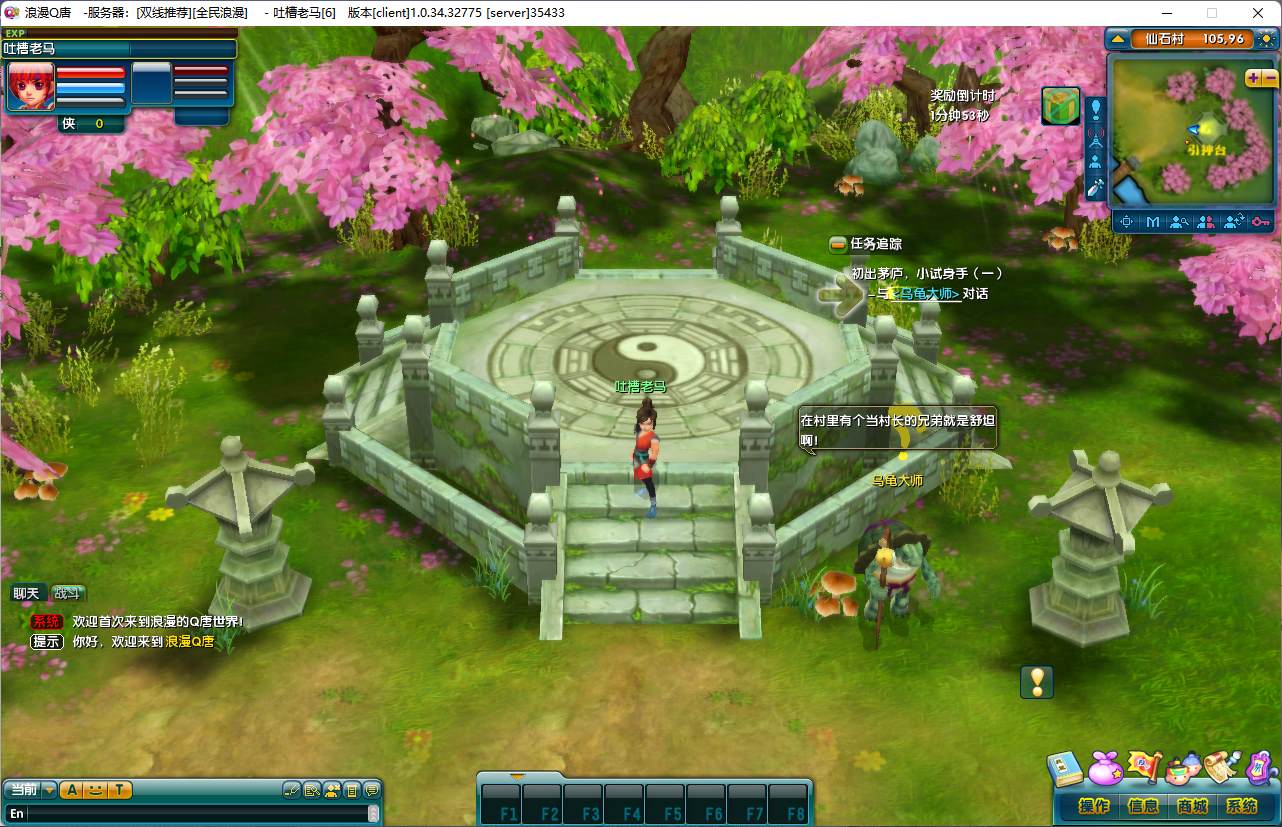The width and height of the screenshot is (1282, 827).
Task: Click the 乌龟大师 quest tracker link
Action: point(927,294)
